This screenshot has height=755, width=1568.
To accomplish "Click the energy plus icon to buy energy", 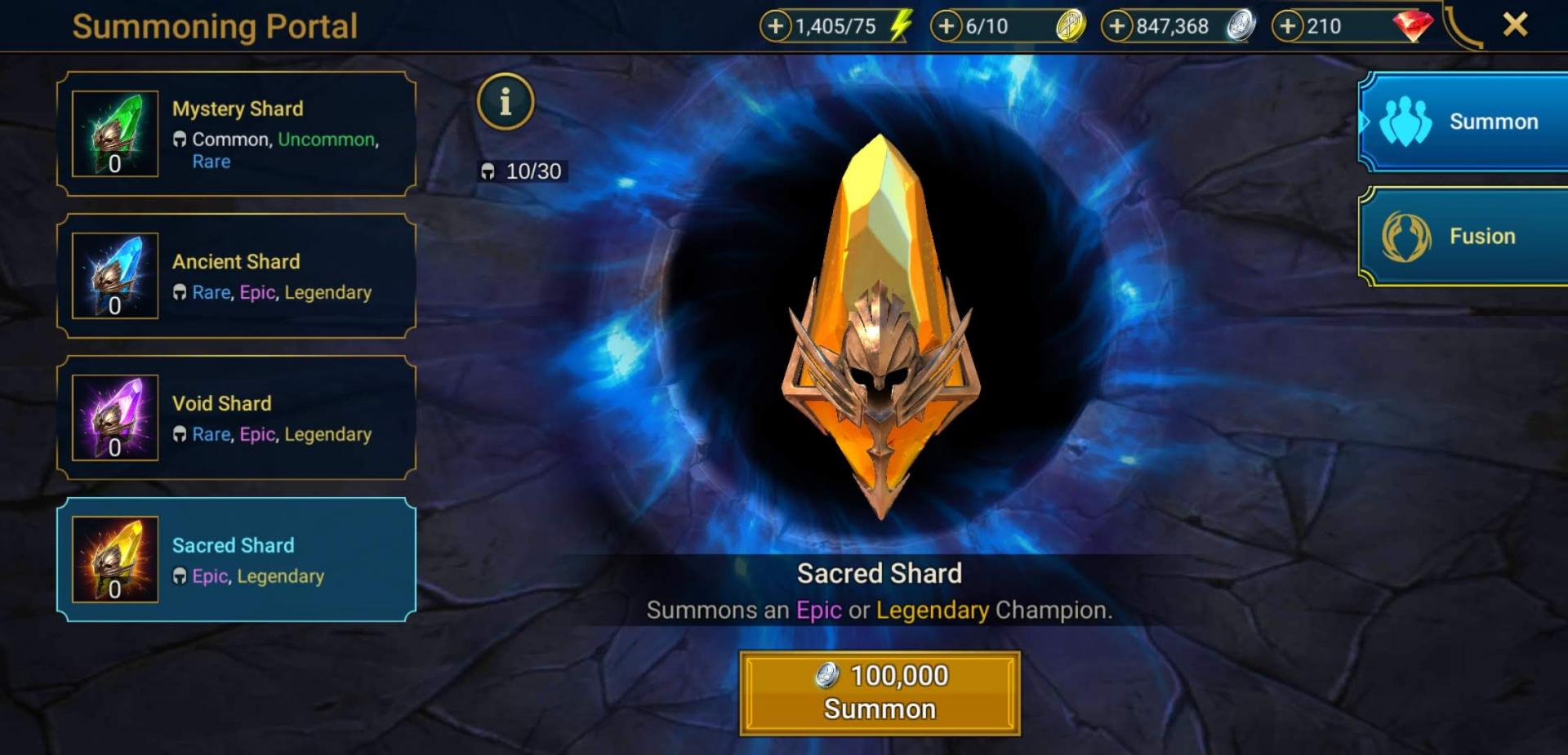I will coord(774,25).
